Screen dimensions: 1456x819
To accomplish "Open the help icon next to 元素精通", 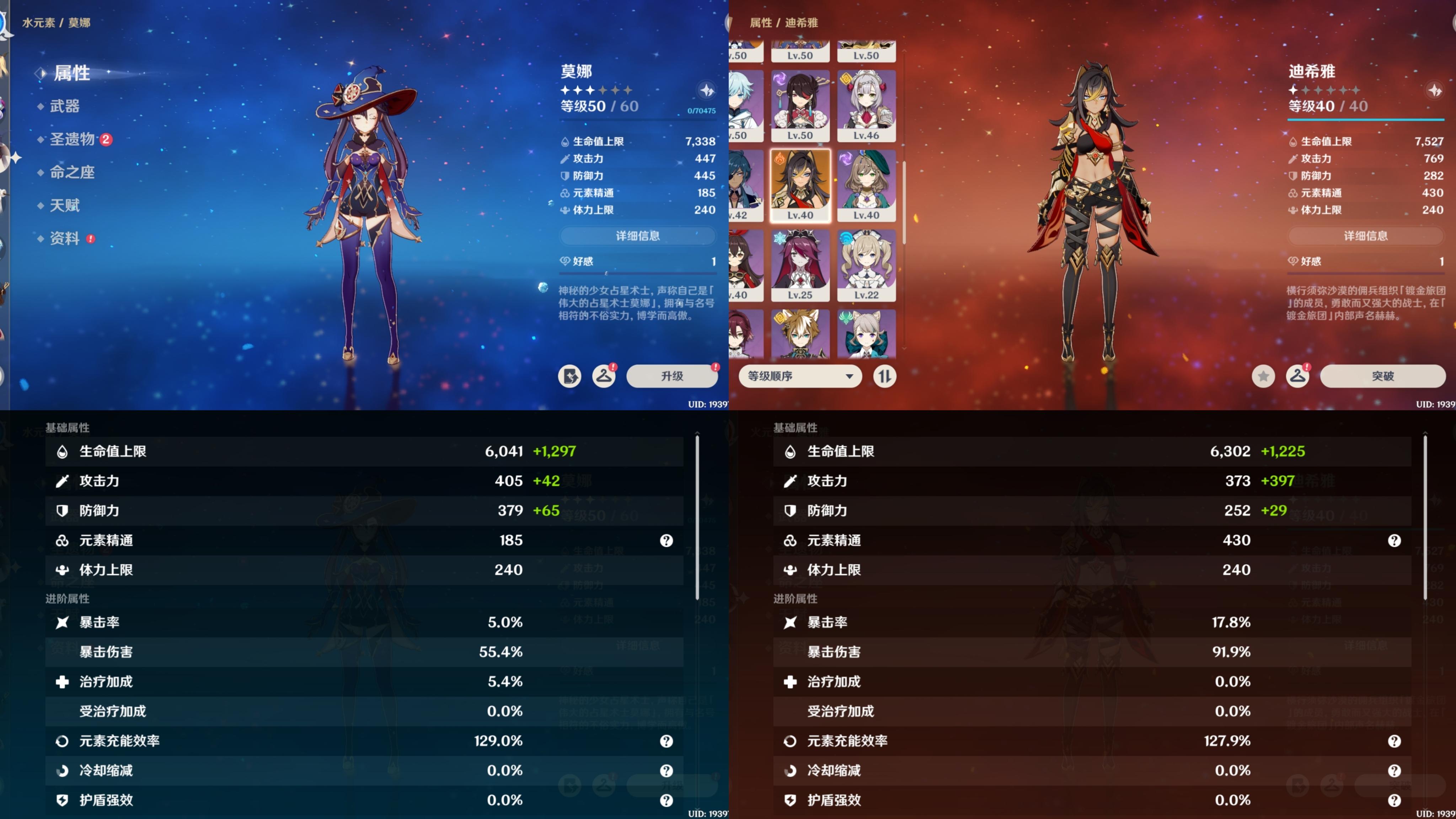I will (x=667, y=541).
